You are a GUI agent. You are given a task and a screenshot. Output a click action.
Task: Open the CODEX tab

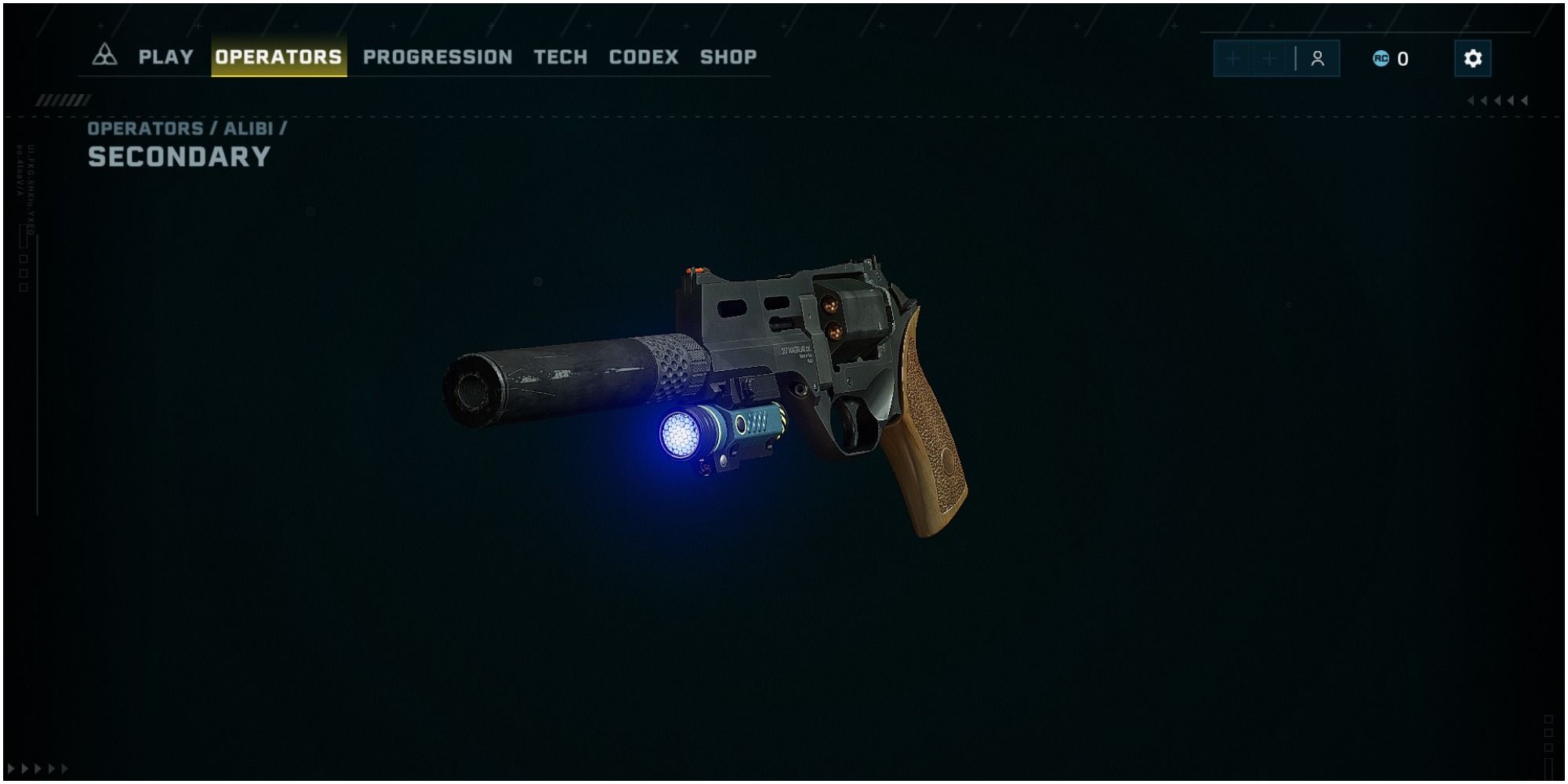(x=643, y=57)
